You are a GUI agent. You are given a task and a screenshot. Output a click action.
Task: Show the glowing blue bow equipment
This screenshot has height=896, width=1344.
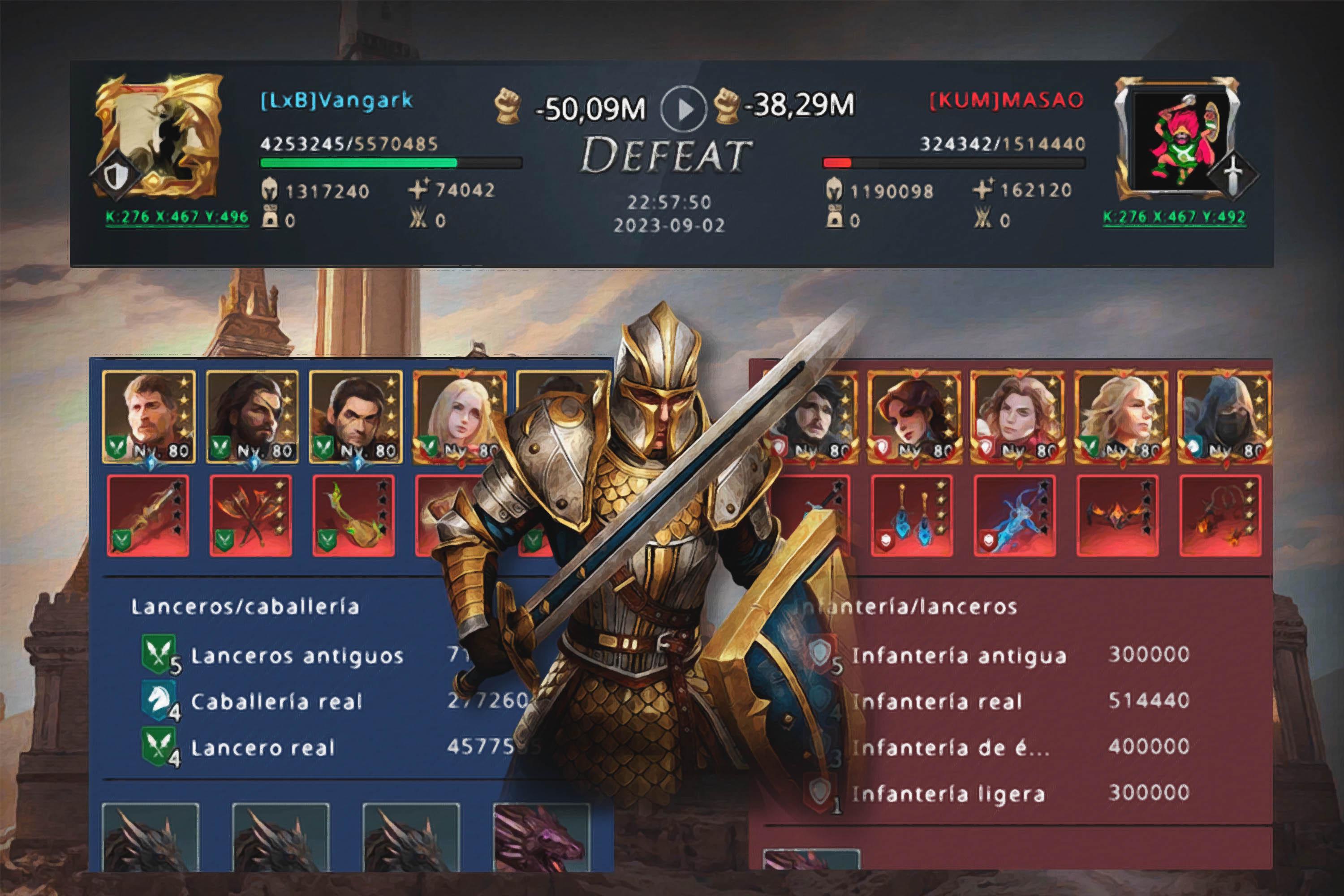tap(1015, 516)
